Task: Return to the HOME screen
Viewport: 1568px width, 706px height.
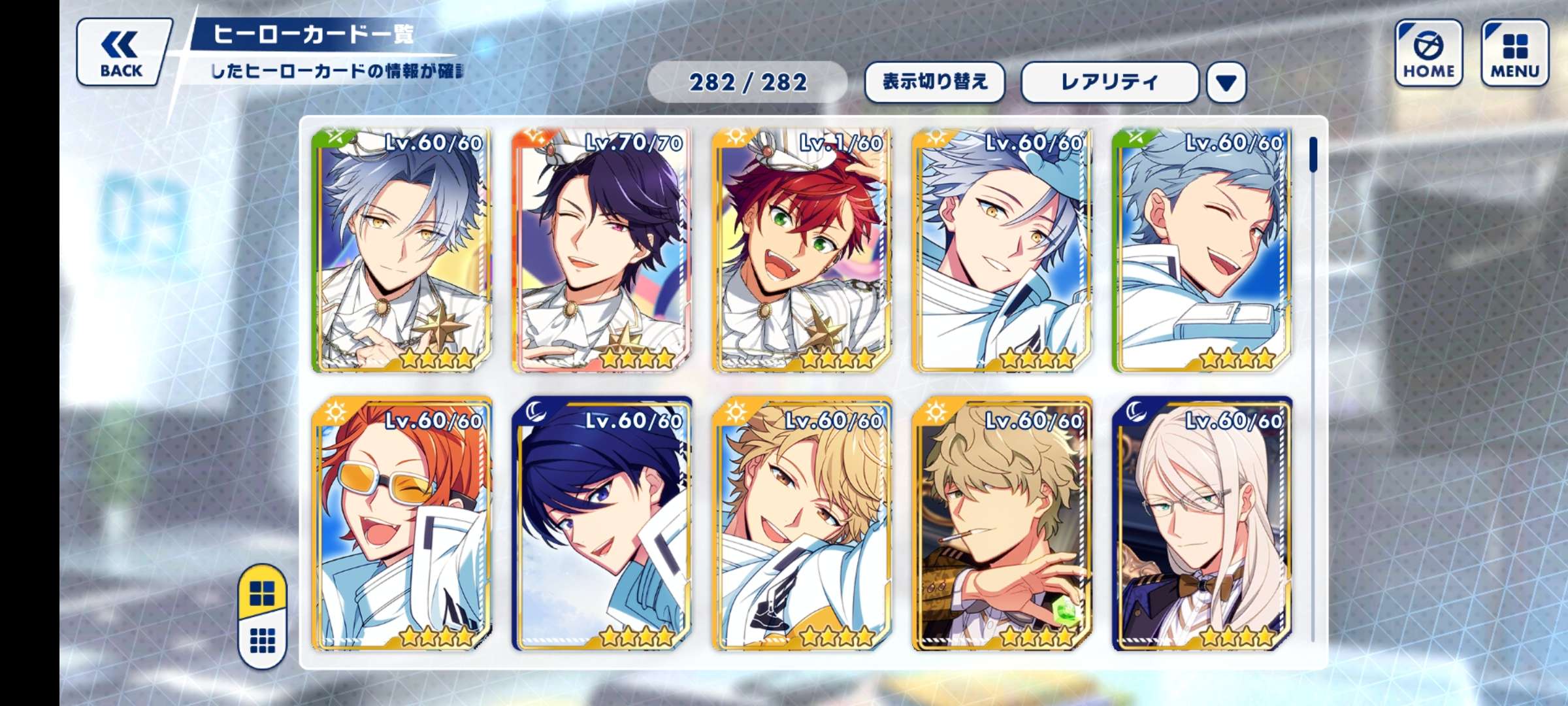Action: click(x=1428, y=53)
